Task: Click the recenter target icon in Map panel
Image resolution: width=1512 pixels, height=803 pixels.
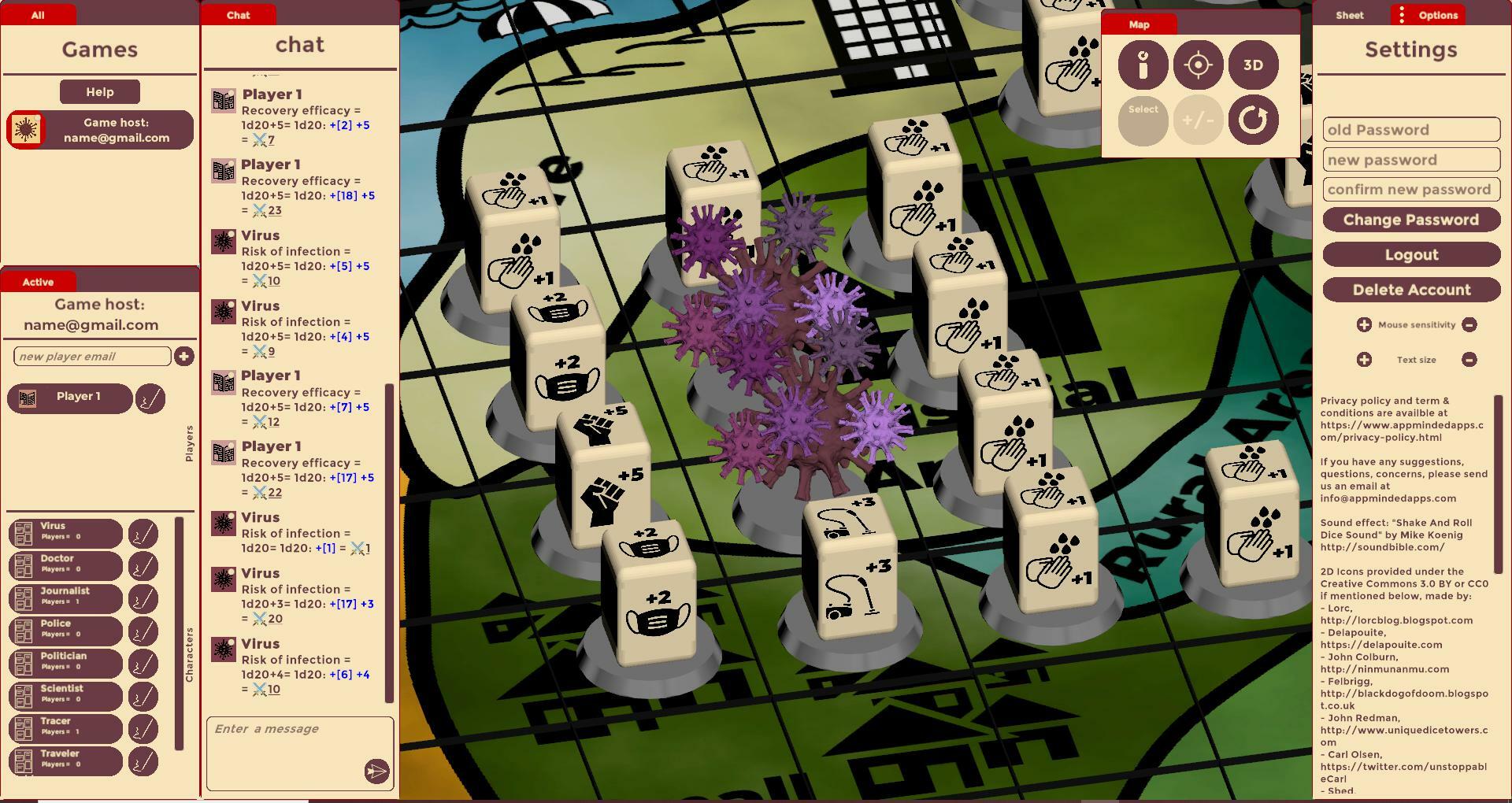Action: click(1198, 65)
